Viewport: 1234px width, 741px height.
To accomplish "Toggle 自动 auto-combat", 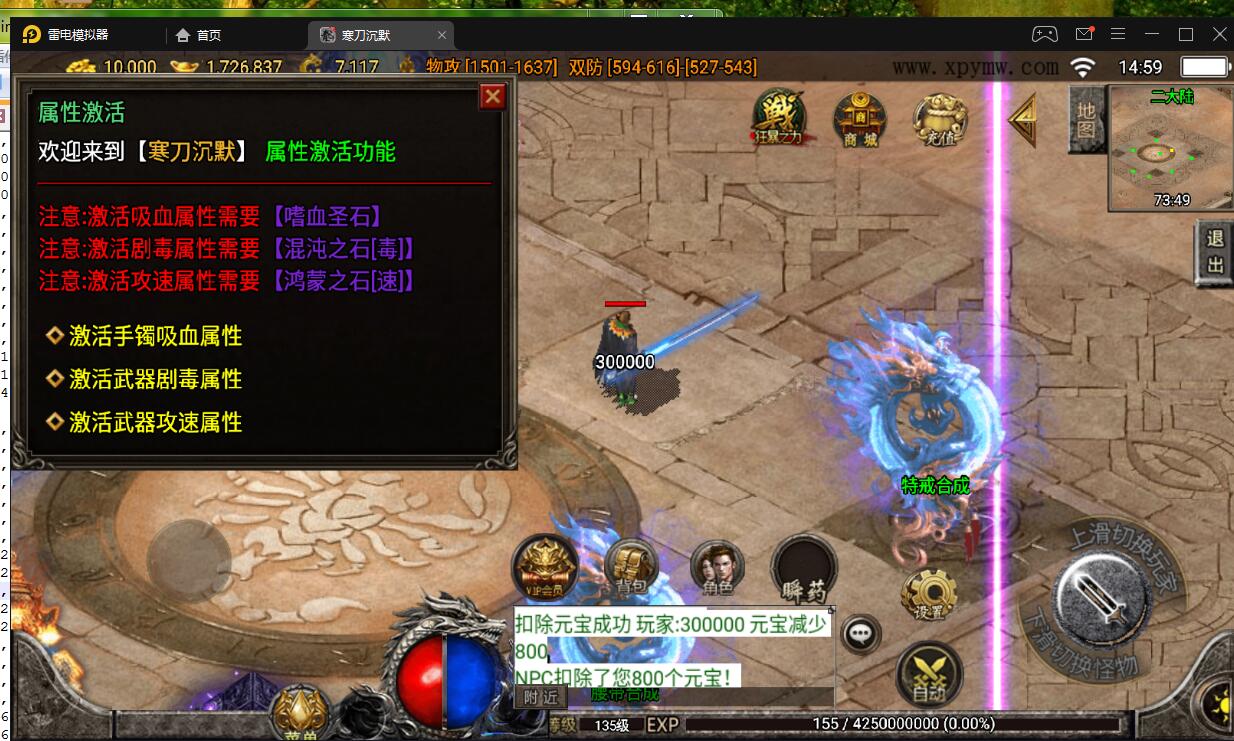I will pyautogui.click(x=929, y=674).
